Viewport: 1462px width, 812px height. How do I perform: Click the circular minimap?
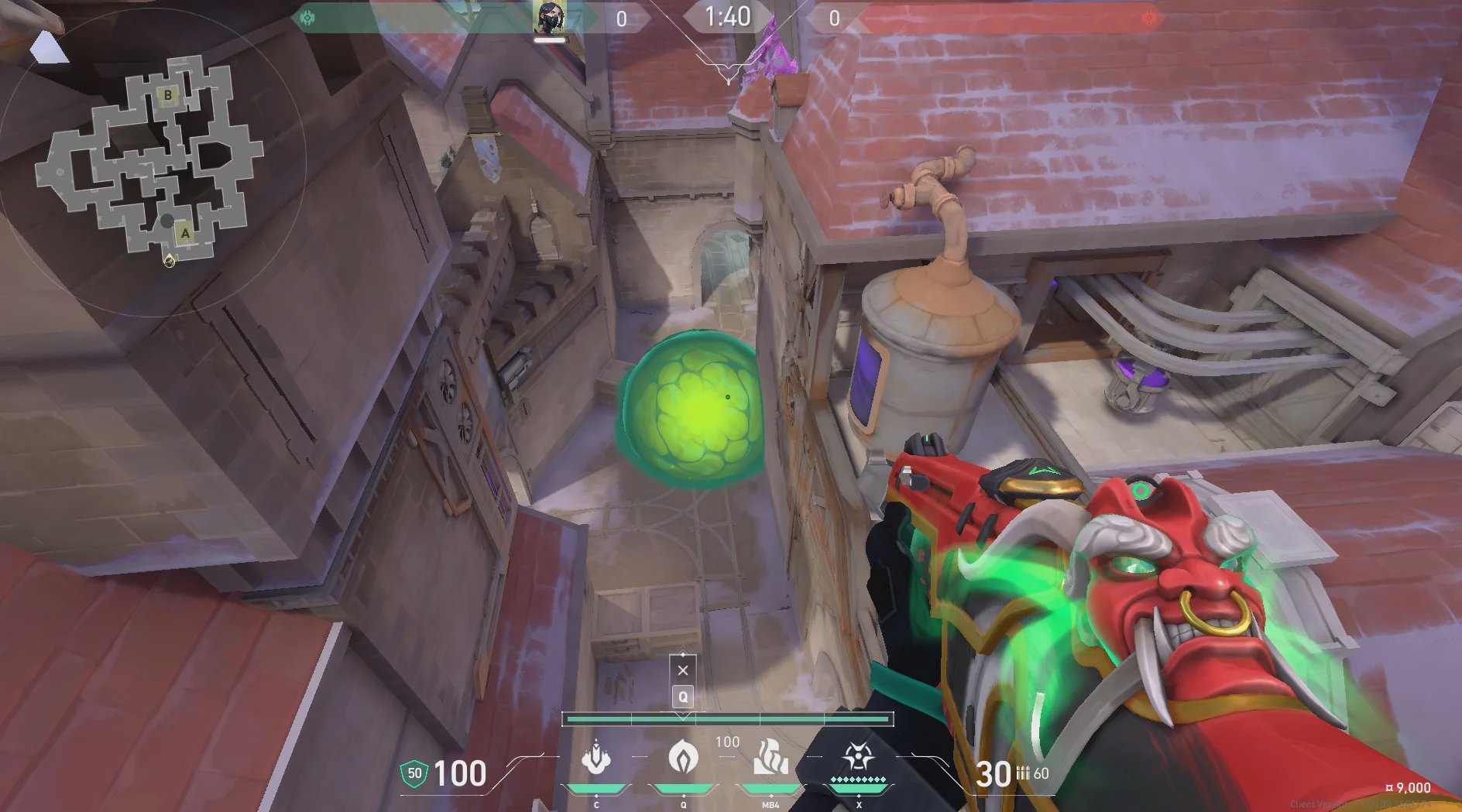[x=153, y=161]
